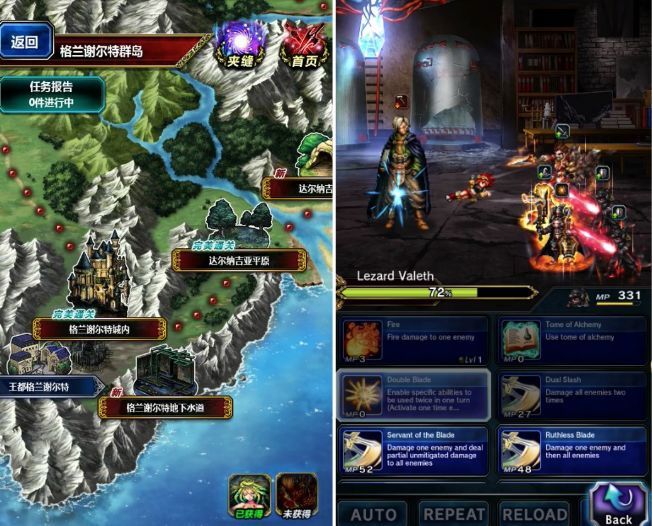Open the 夹缝 vortex portal

pyautogui.click(x=239, y=47)
